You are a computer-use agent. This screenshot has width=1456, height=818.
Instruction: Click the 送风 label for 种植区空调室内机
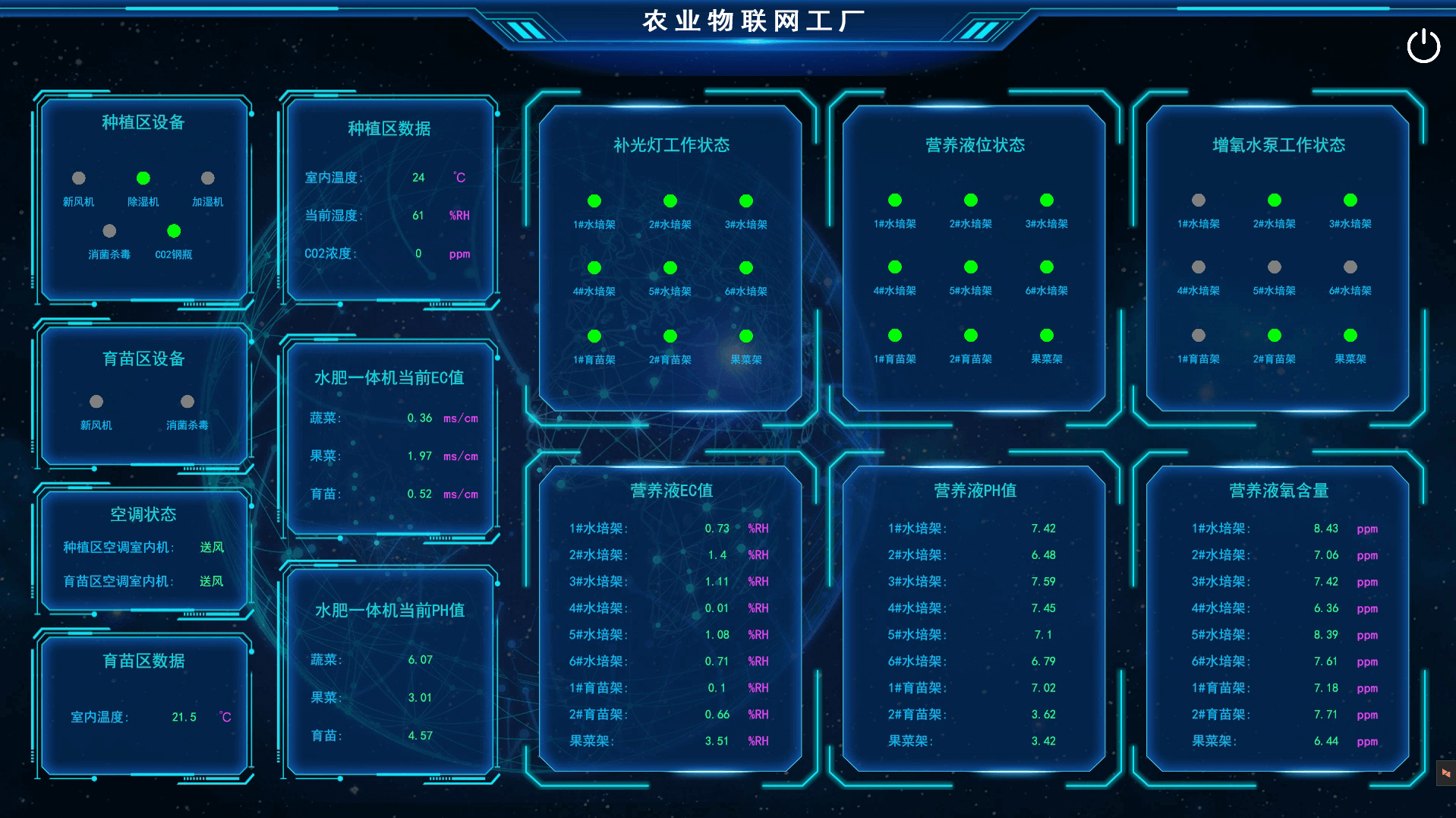click(213, 547)
